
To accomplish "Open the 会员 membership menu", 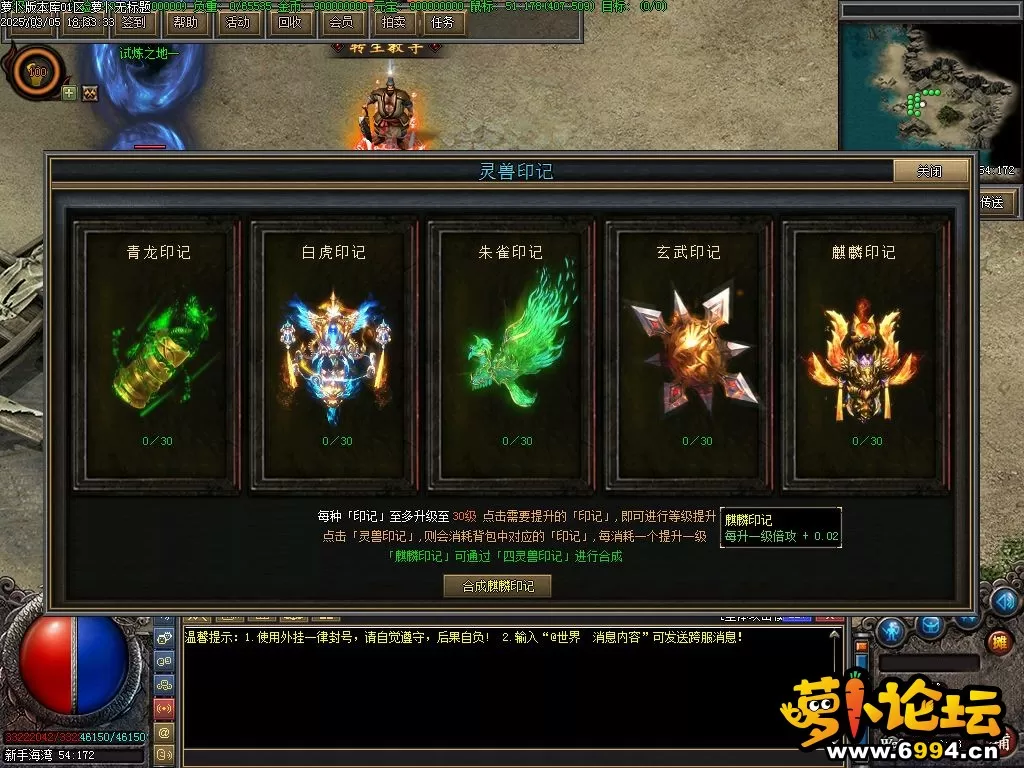I will tap(340, 22).
